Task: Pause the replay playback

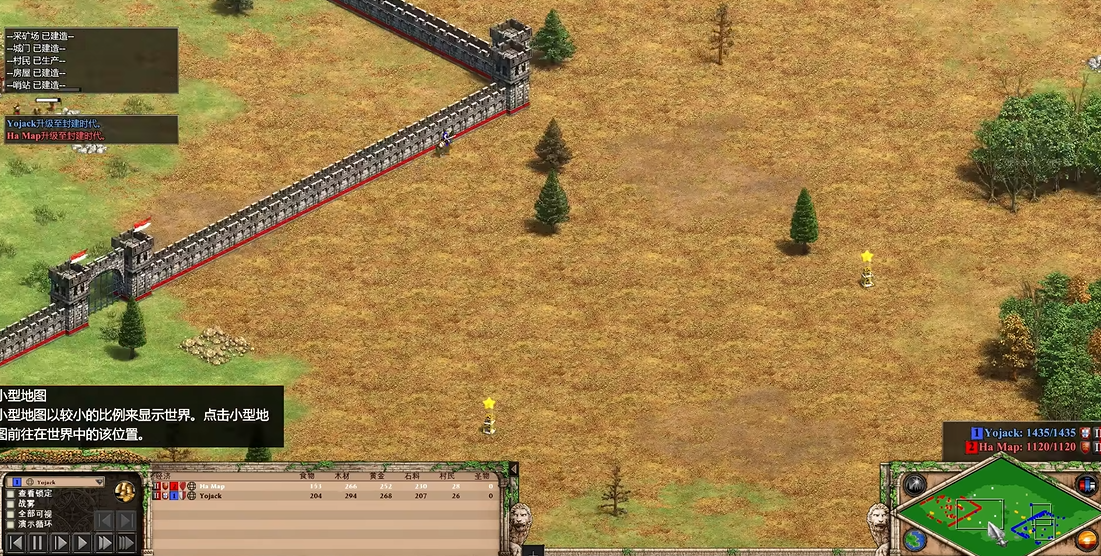Action: pos(38,543)
